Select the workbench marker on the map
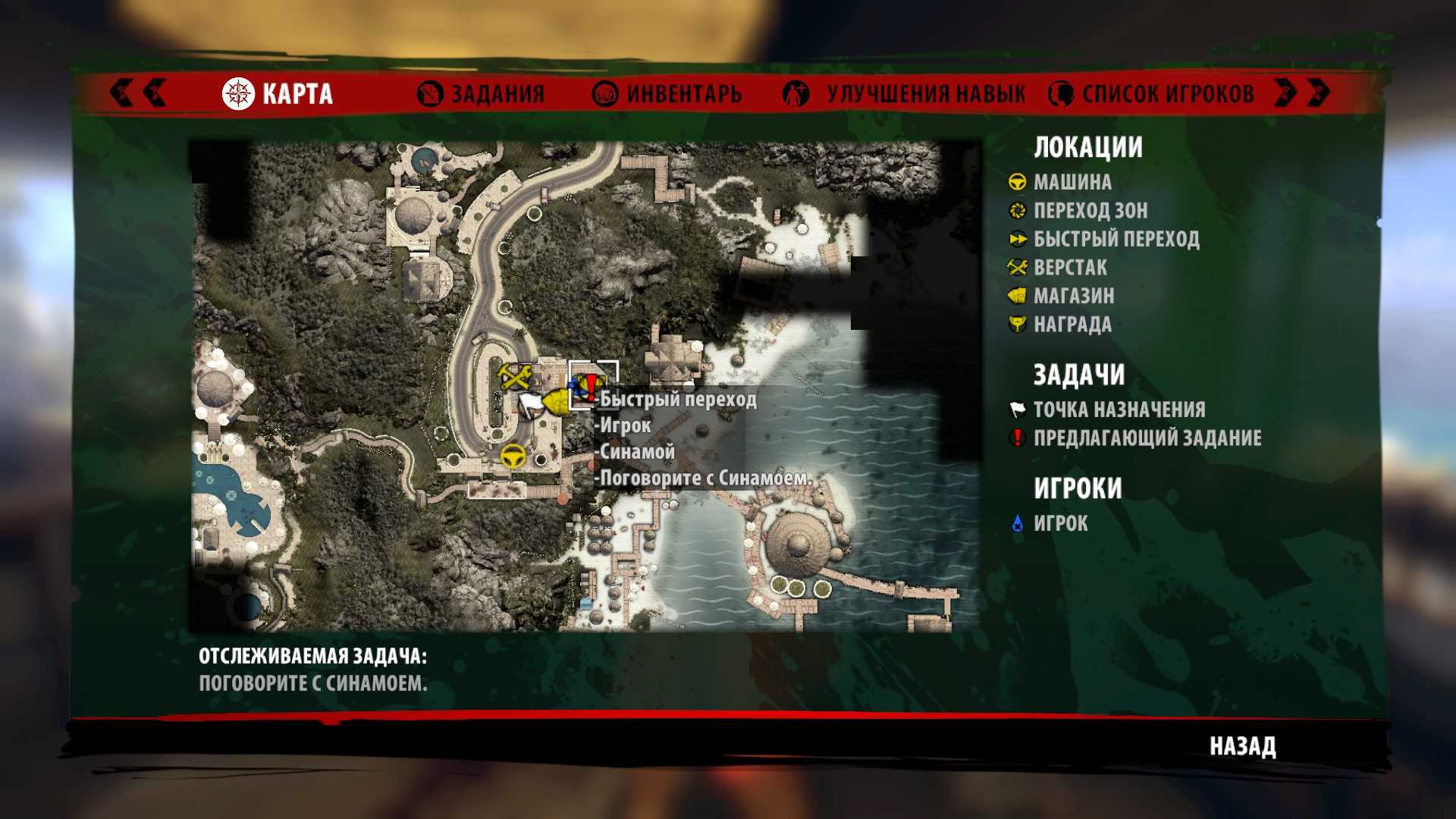The height and width of the screenshot is (819, 1456). (516, 376)
